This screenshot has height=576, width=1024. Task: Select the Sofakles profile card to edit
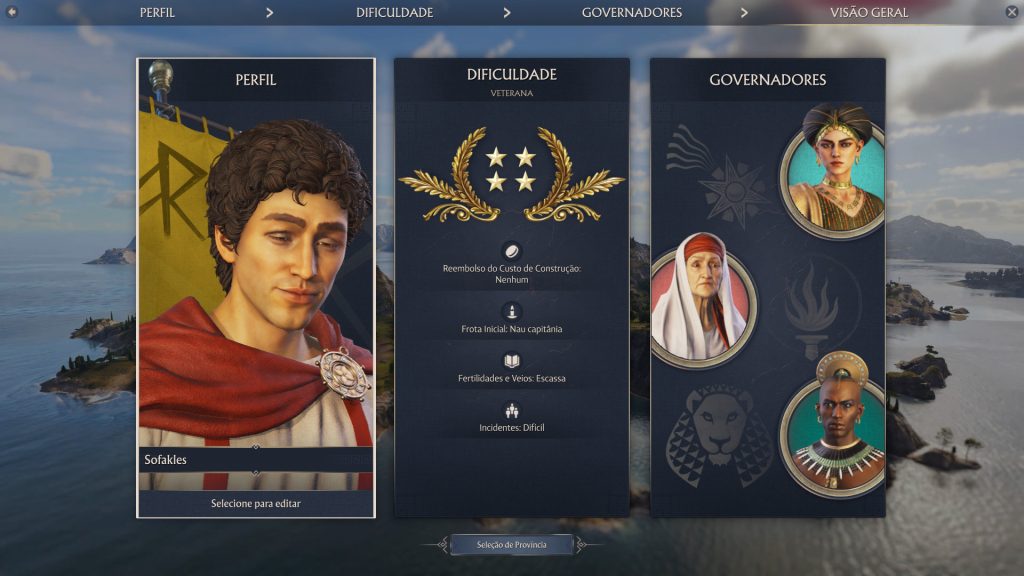pos(256,290)
